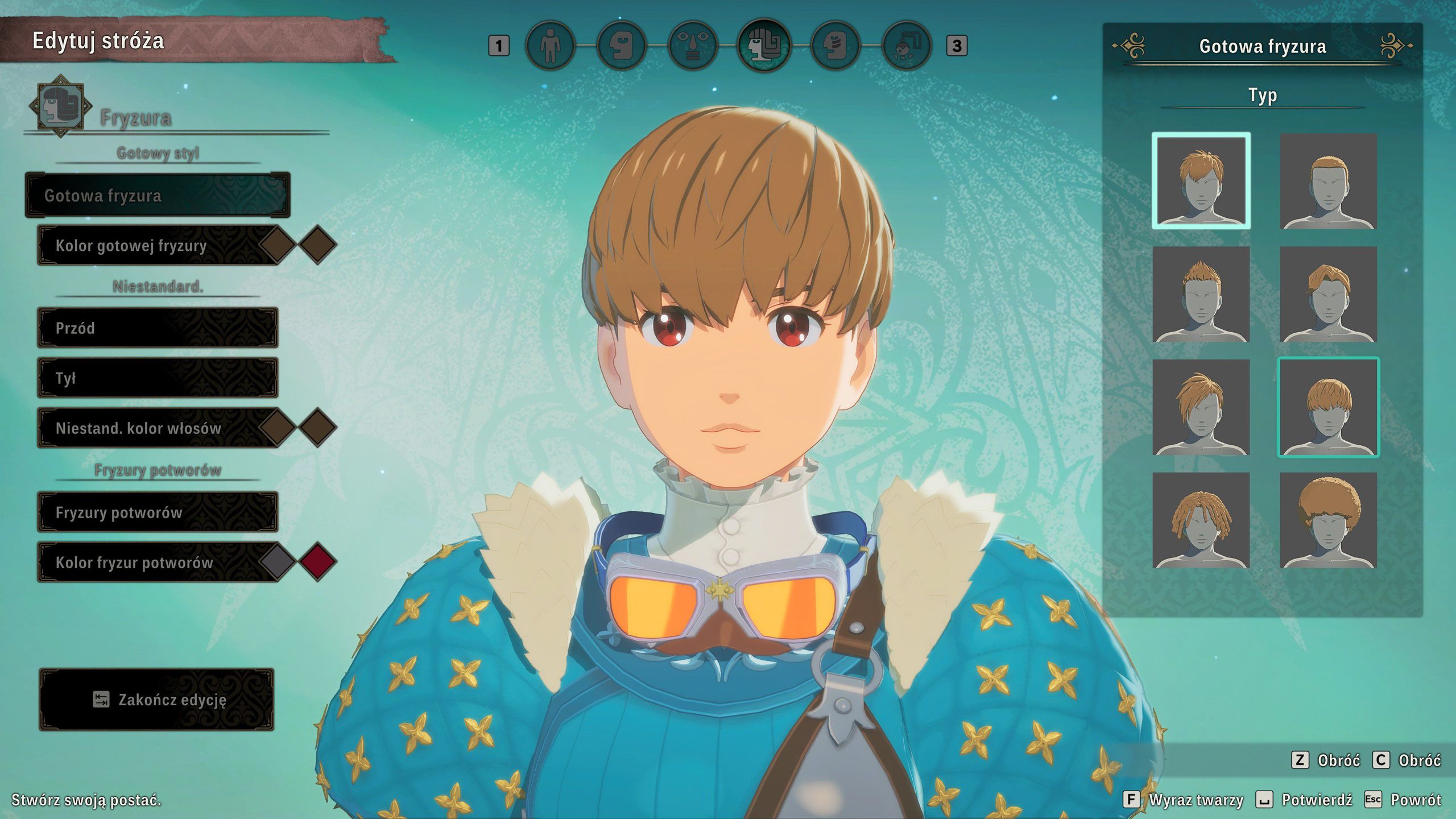This screenshot has width=1456, height=819.
Task: Pick the side-swept long fringe hairstyle thumbnail
Action: [x=1201, y=407]
